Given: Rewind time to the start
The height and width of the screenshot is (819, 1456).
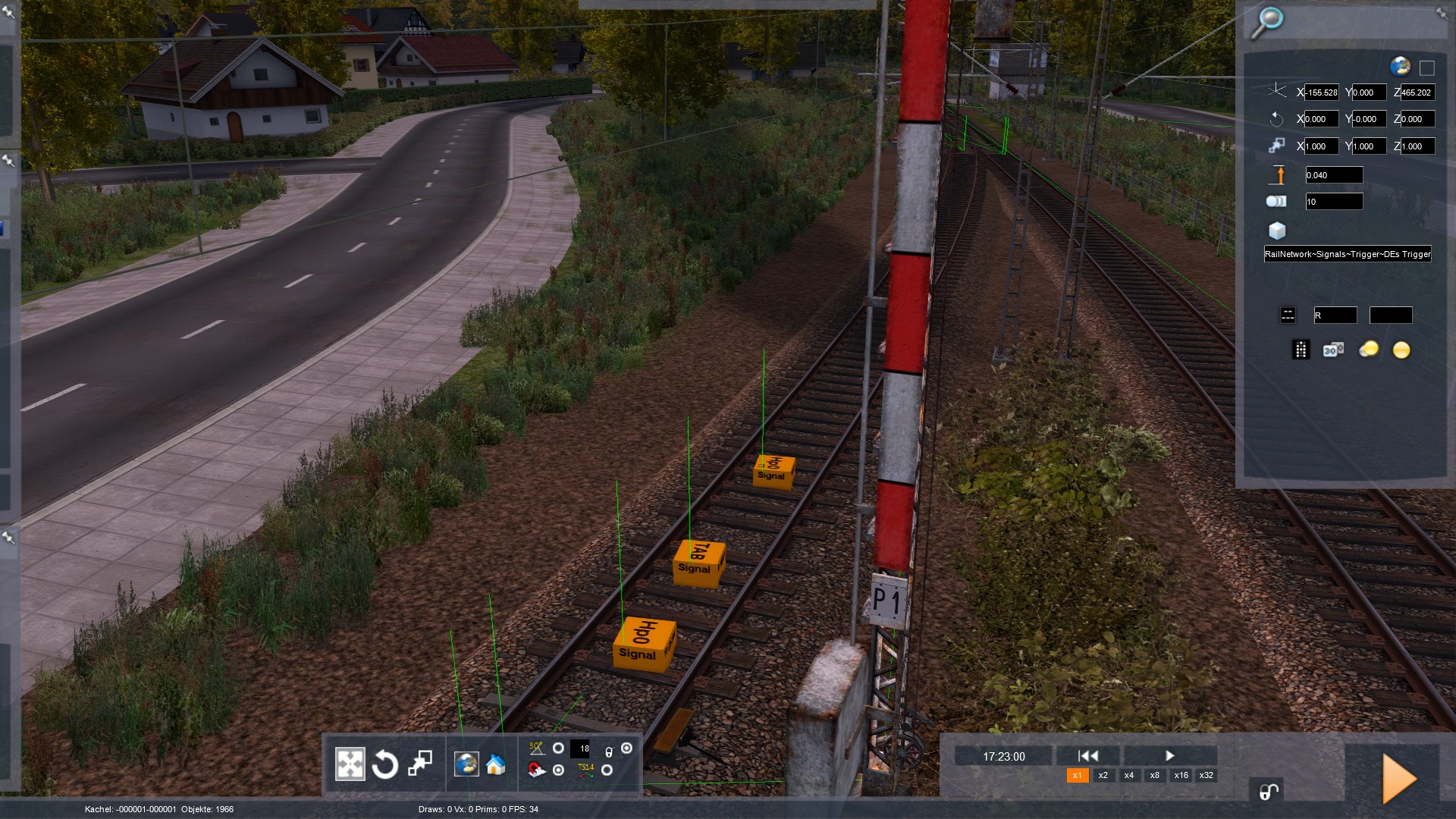Looking at the screenshot, I should [1088, 755].
